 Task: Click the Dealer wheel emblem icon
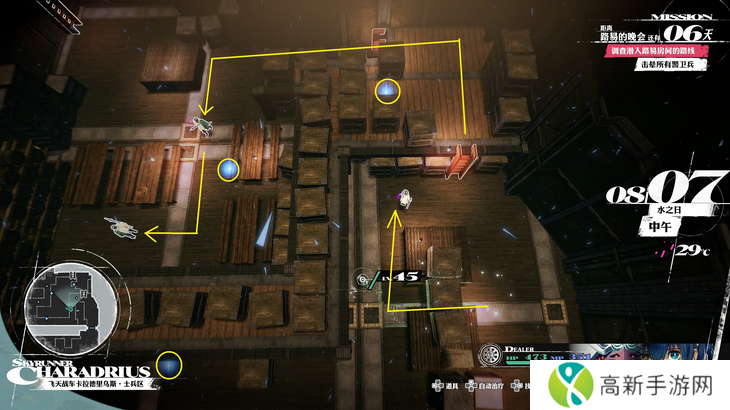[489, 356]
